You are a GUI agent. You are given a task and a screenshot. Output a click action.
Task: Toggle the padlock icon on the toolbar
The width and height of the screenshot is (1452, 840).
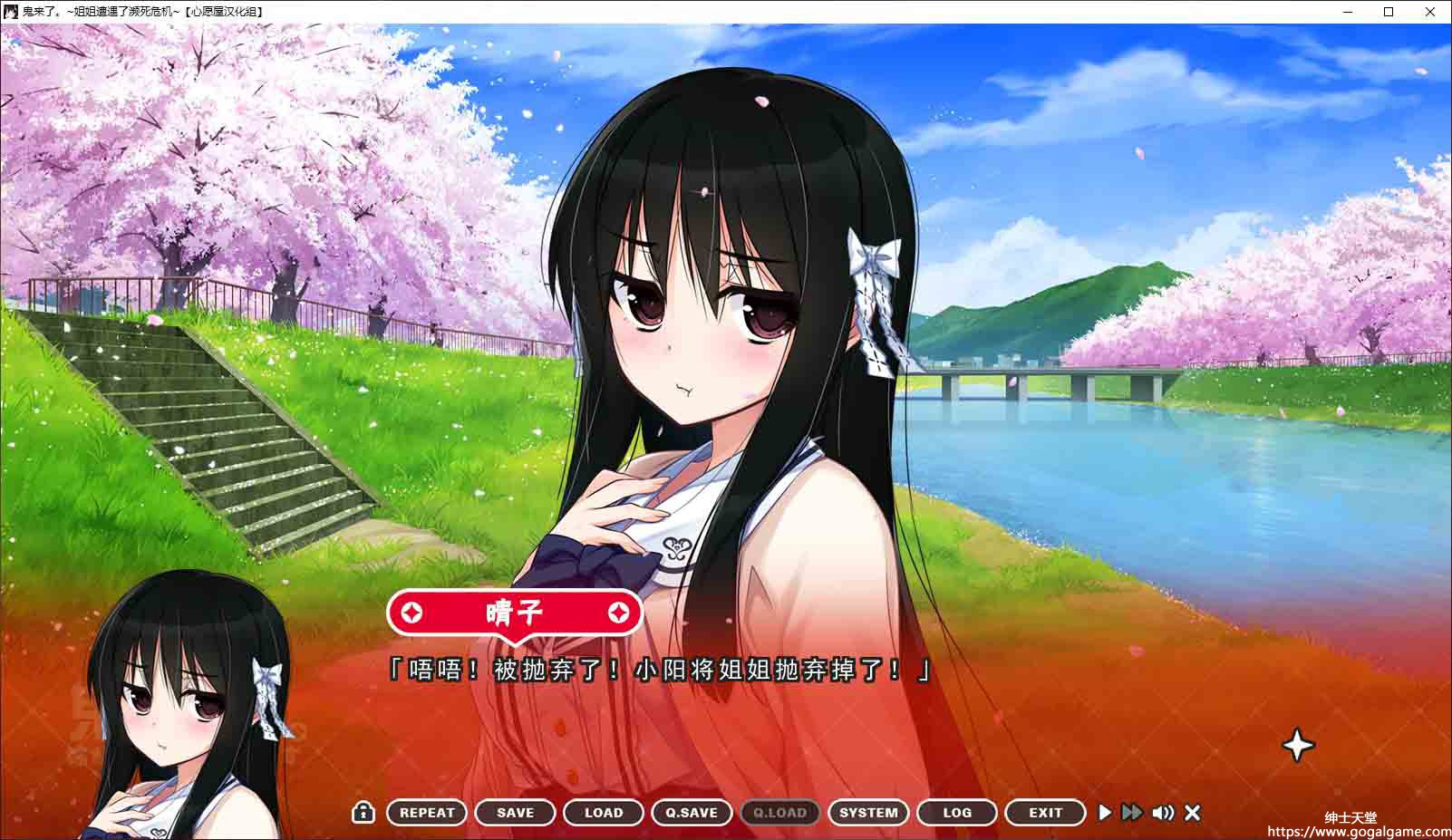[x=363, y=812]
